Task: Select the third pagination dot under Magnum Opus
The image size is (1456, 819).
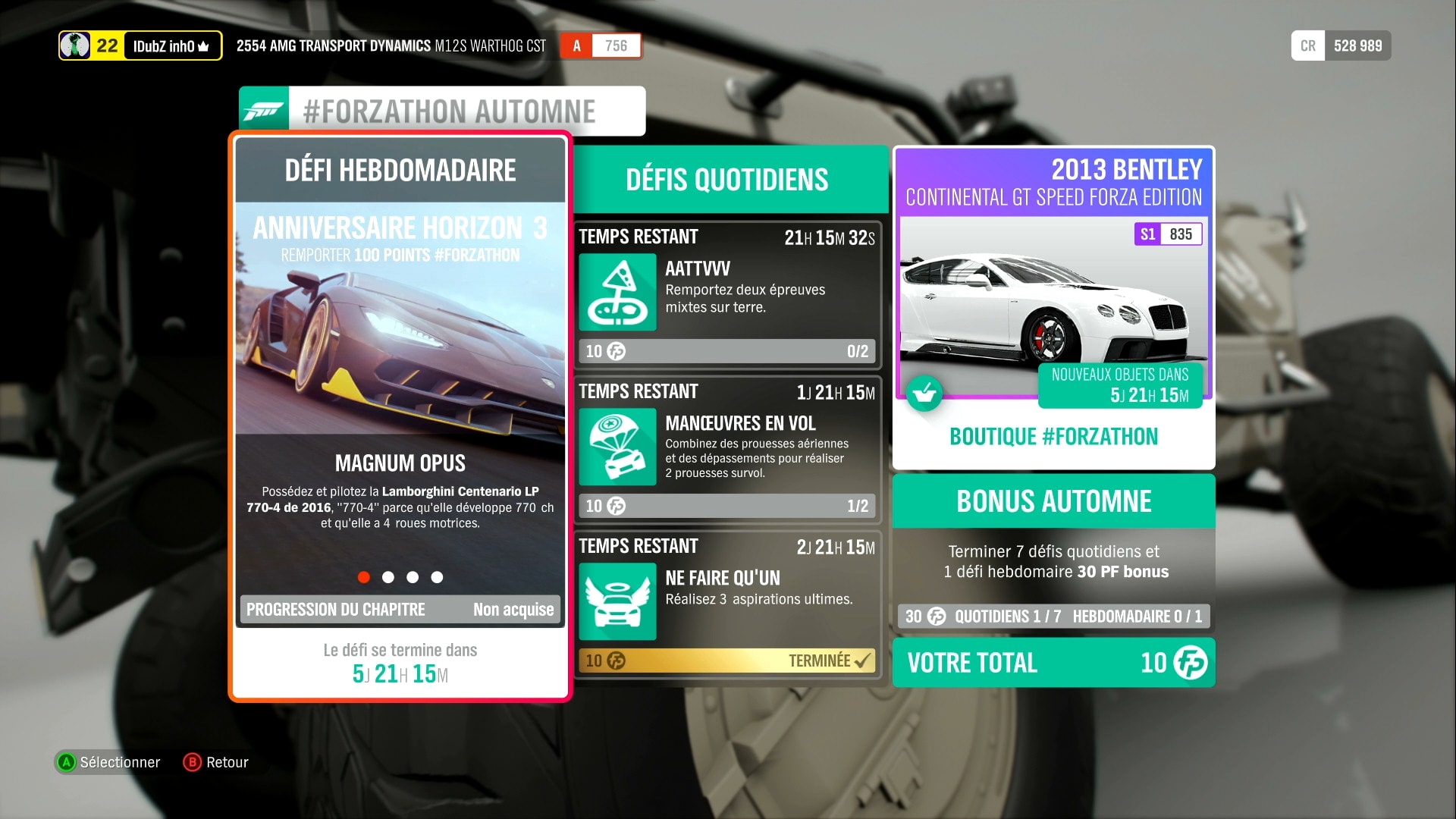Action: (413, 577)
